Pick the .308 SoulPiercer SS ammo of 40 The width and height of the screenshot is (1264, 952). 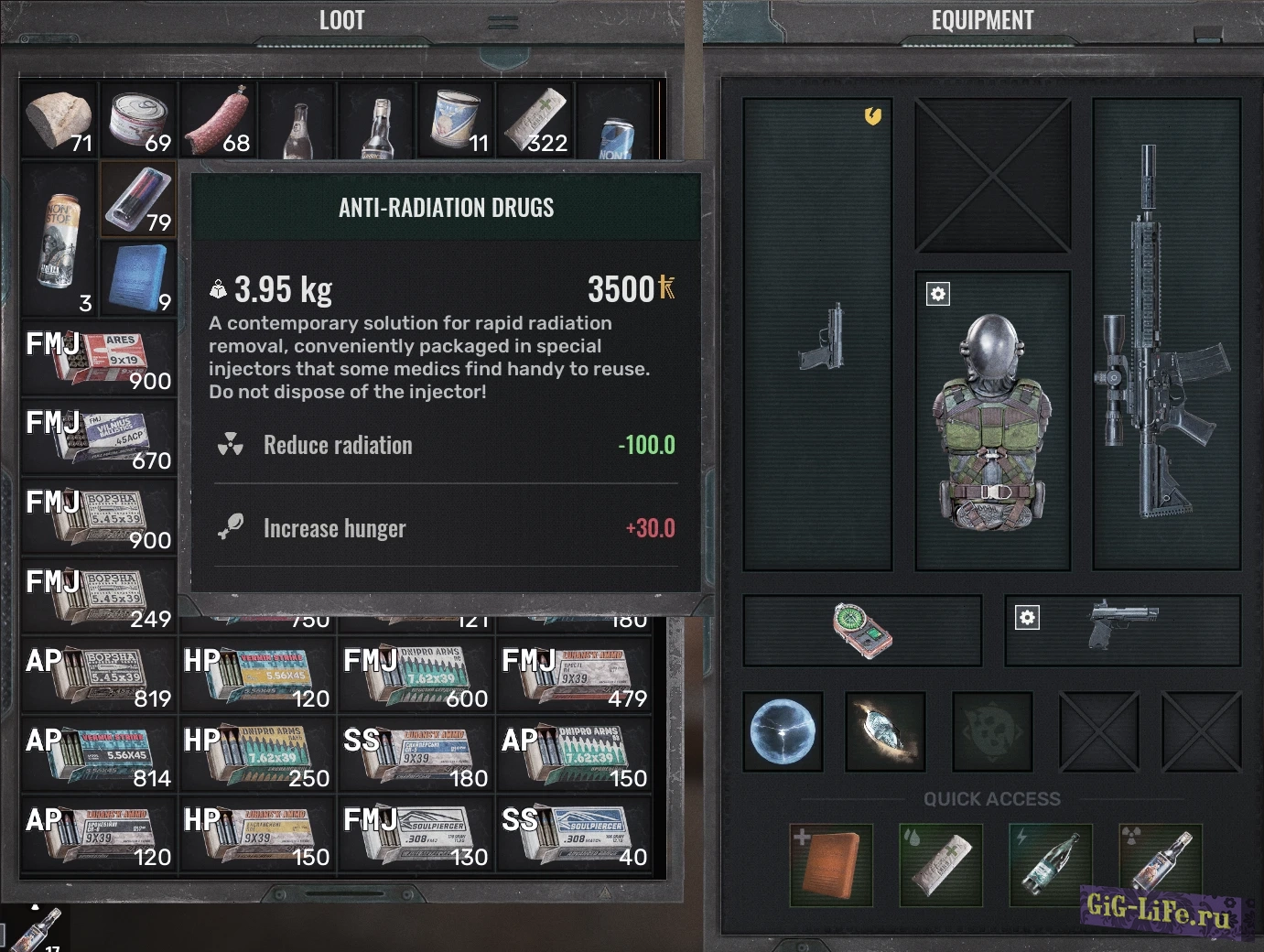pyautogui.click(x=575, y=835)
